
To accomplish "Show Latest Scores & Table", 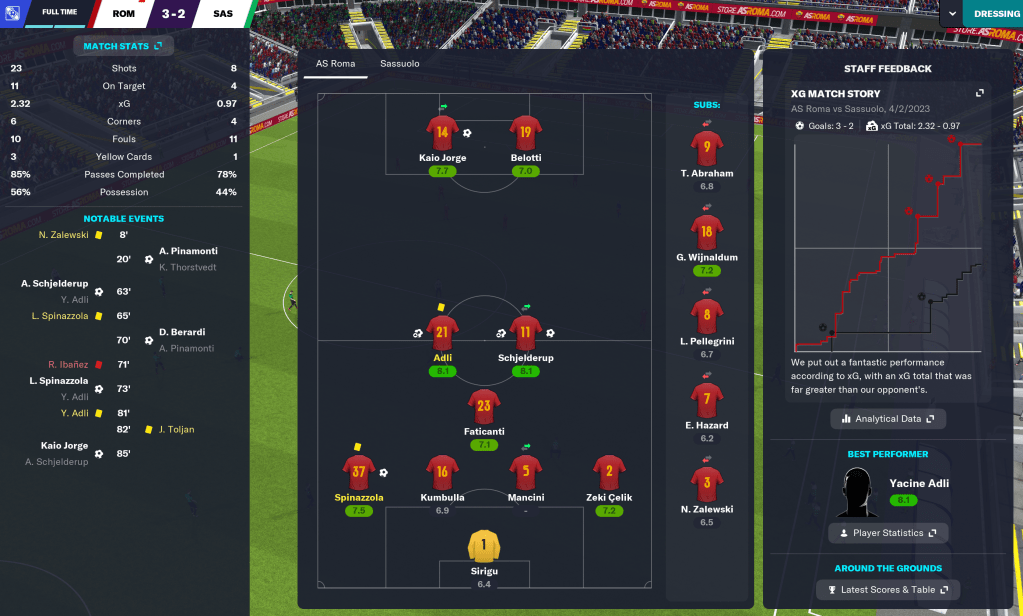I will (888, 590).
